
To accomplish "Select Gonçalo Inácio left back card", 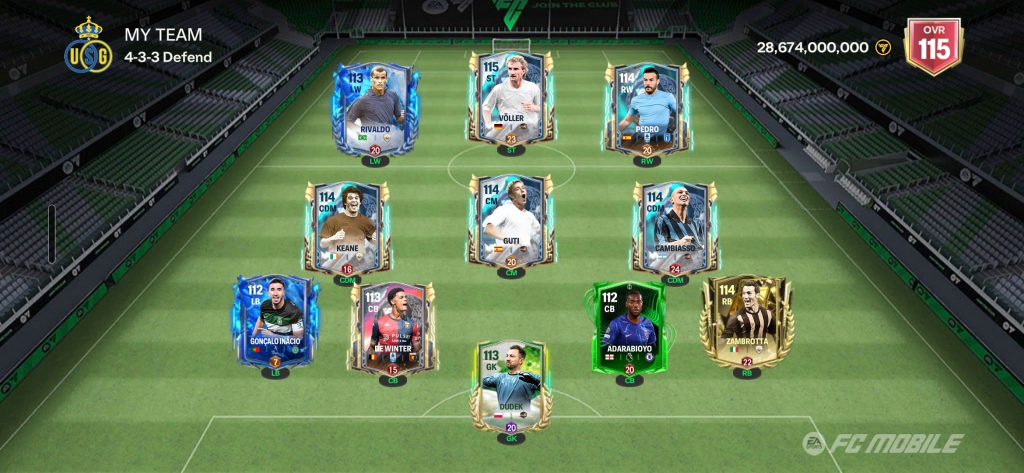I will tap(275, 323).
